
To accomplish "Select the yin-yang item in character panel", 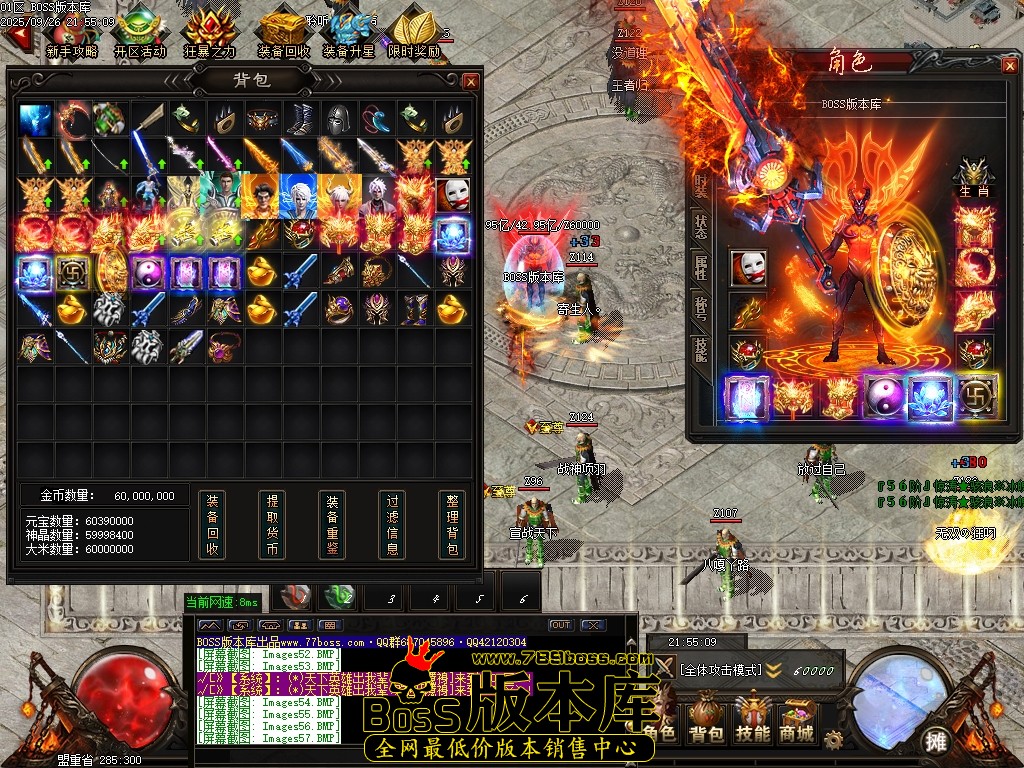I will tap(885, 397).
